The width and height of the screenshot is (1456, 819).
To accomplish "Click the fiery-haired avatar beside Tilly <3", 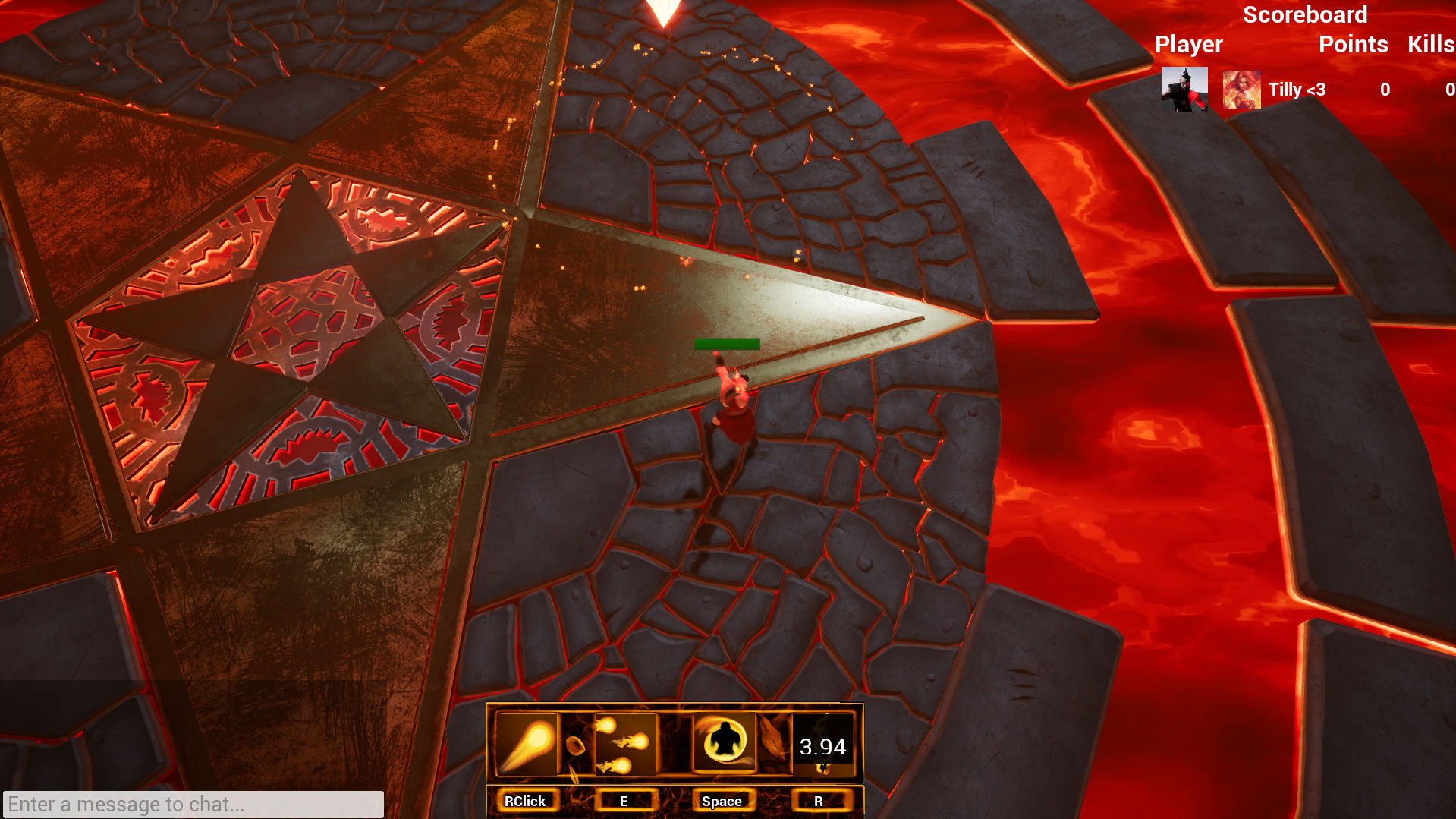I will (x=1241, y=90).
